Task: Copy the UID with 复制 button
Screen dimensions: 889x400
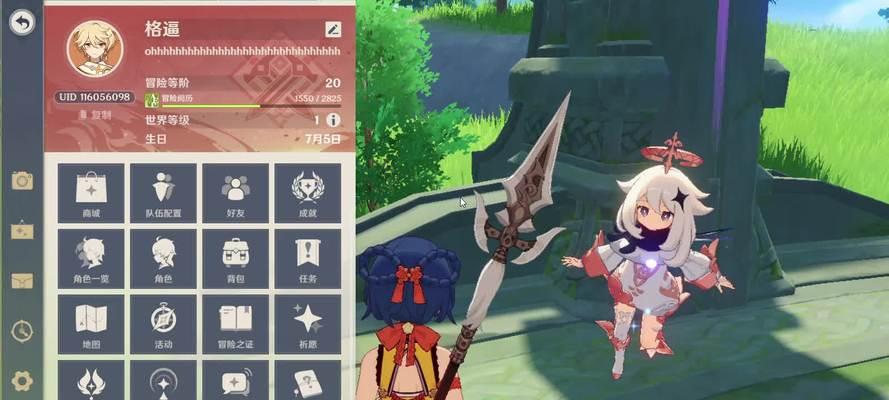Action: [x=95, y=115]
